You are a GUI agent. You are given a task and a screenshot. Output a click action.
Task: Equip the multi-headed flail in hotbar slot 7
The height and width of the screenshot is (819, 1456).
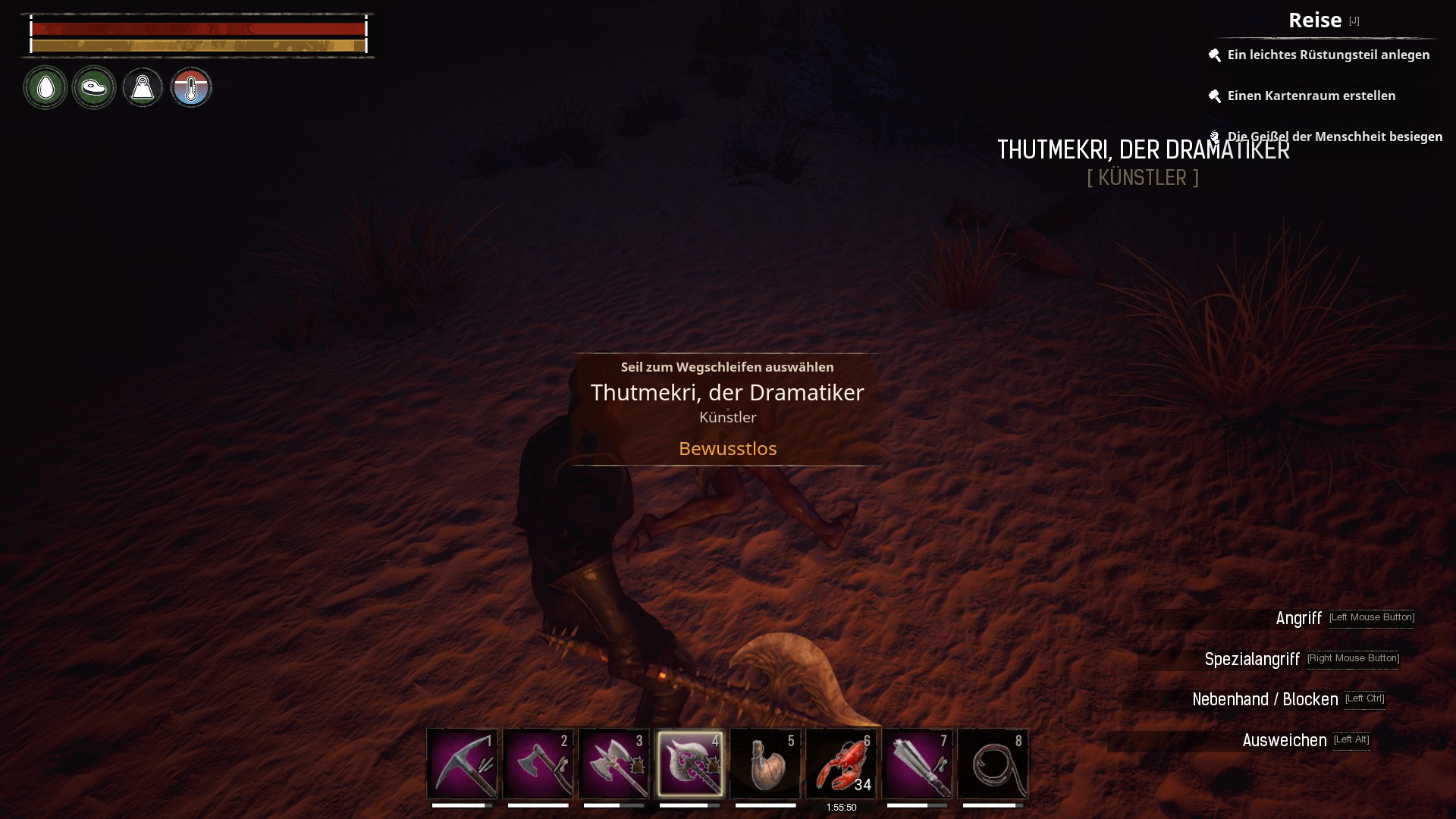click(917, 764)
